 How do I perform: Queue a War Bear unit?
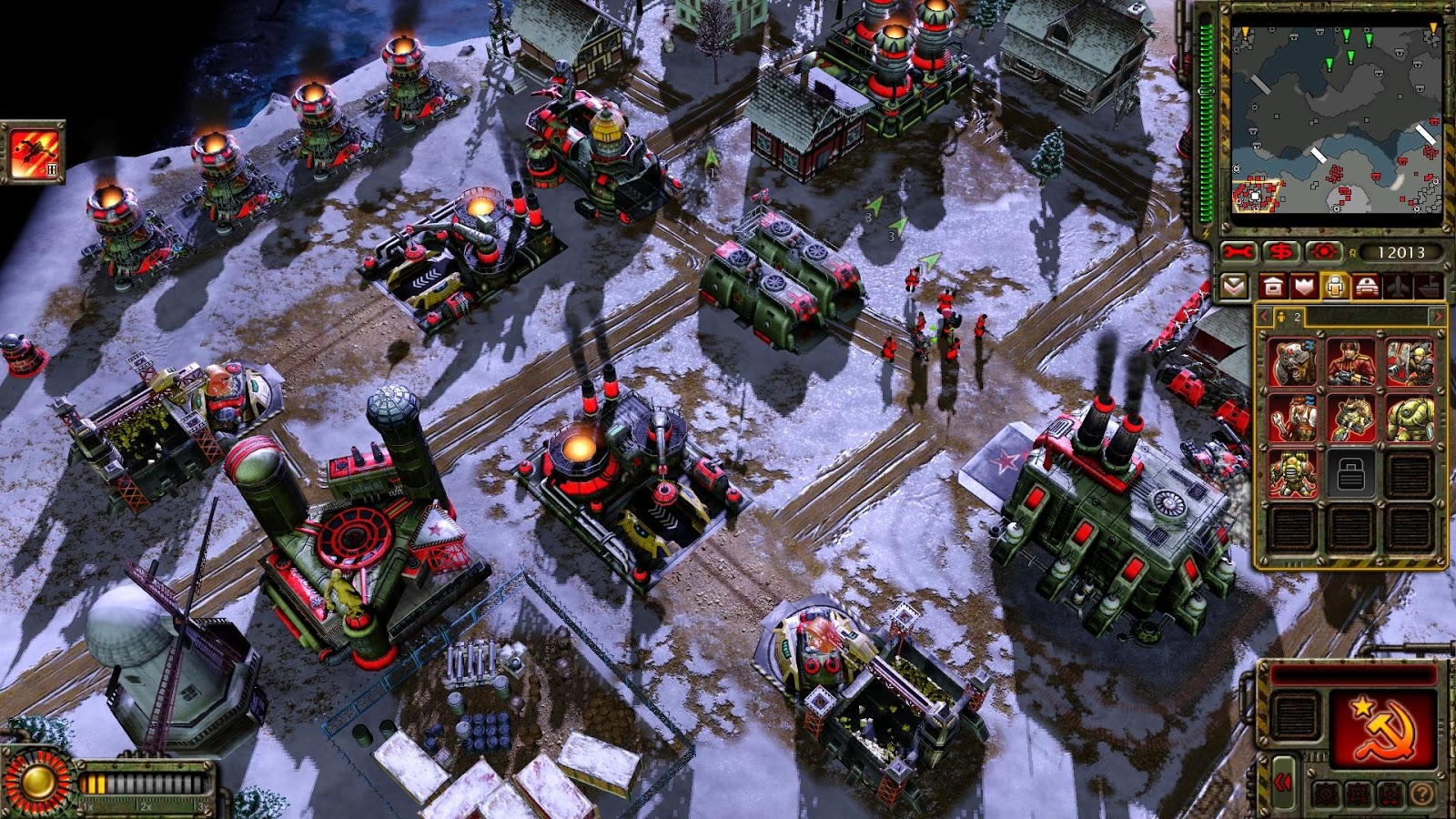[x=1290, y=362]
